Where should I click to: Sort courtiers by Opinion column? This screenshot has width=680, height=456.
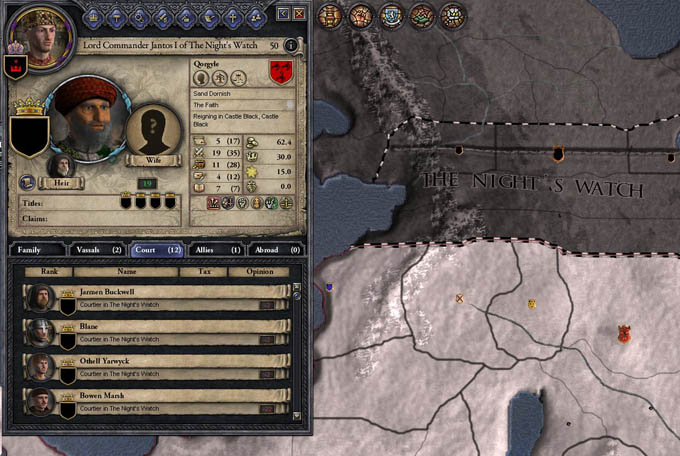point(251,271)
